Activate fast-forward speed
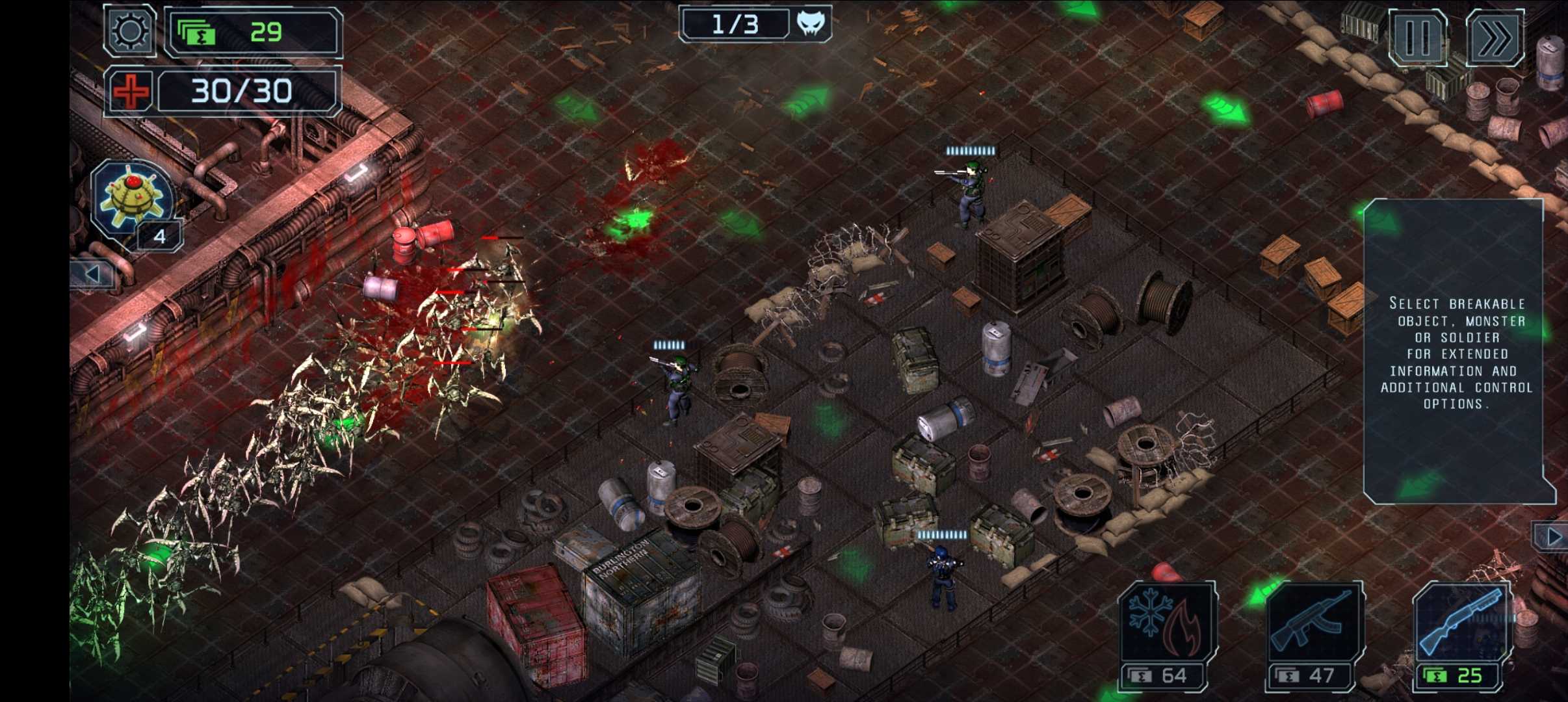The width and height of the screenshot is (1568, 702). [x=1495, y=38]
